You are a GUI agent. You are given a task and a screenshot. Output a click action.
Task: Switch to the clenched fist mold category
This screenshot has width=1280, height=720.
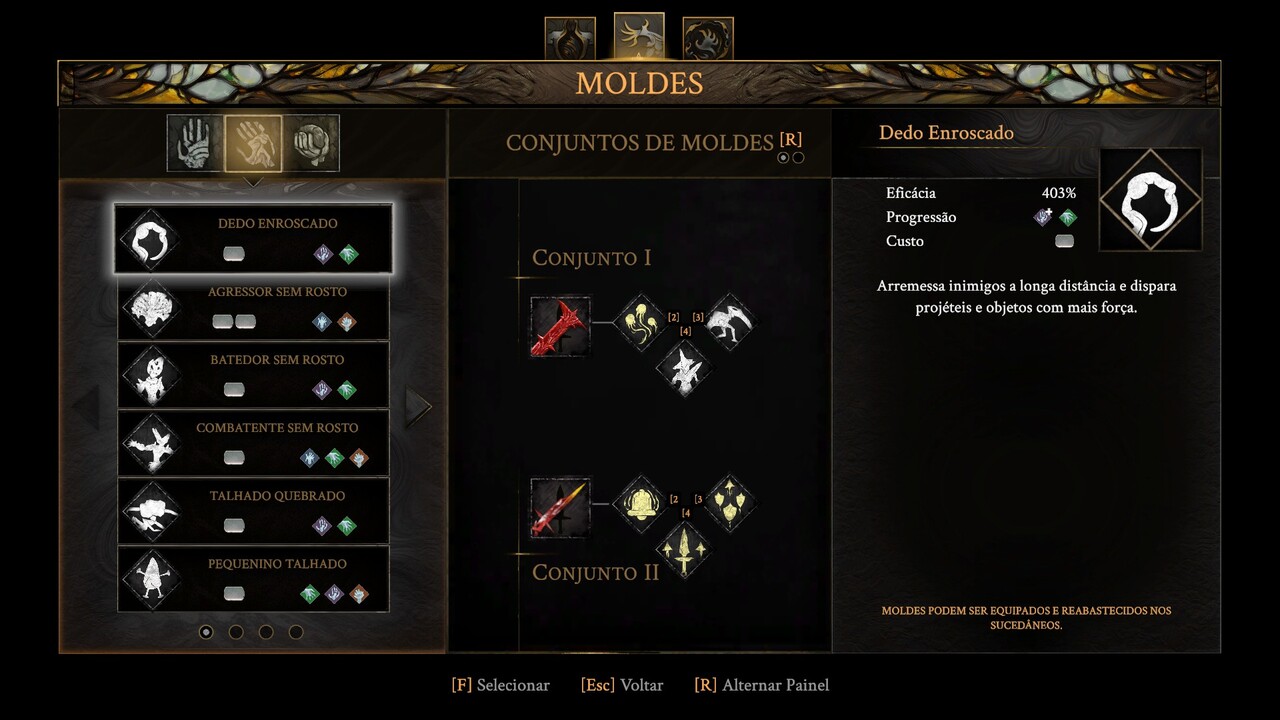click(x=312, y=143)
